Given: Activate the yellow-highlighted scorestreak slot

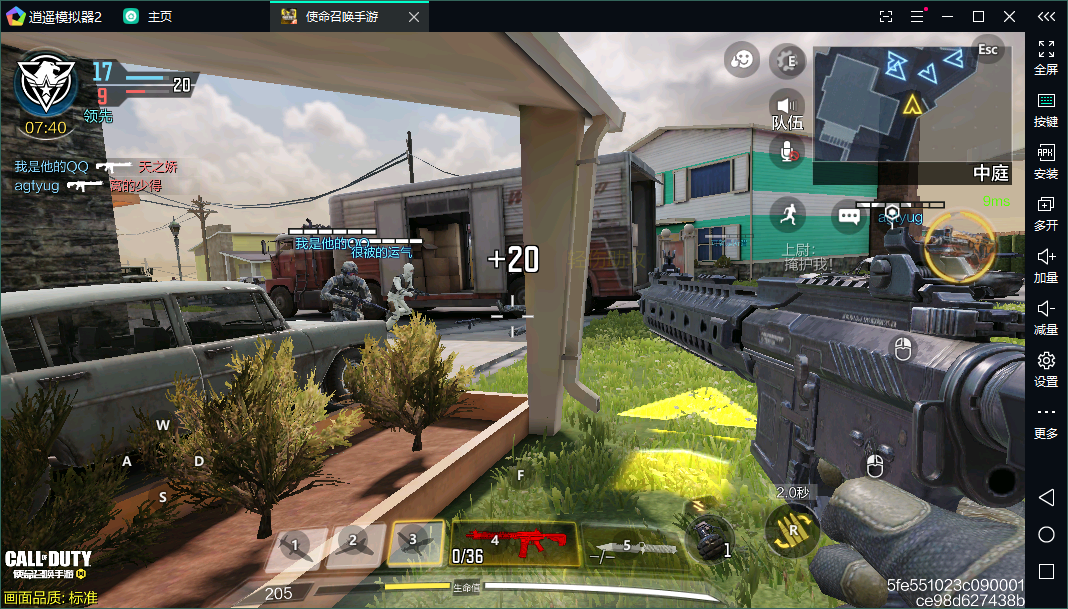Looking at the screenshot, I should point(416,543).
